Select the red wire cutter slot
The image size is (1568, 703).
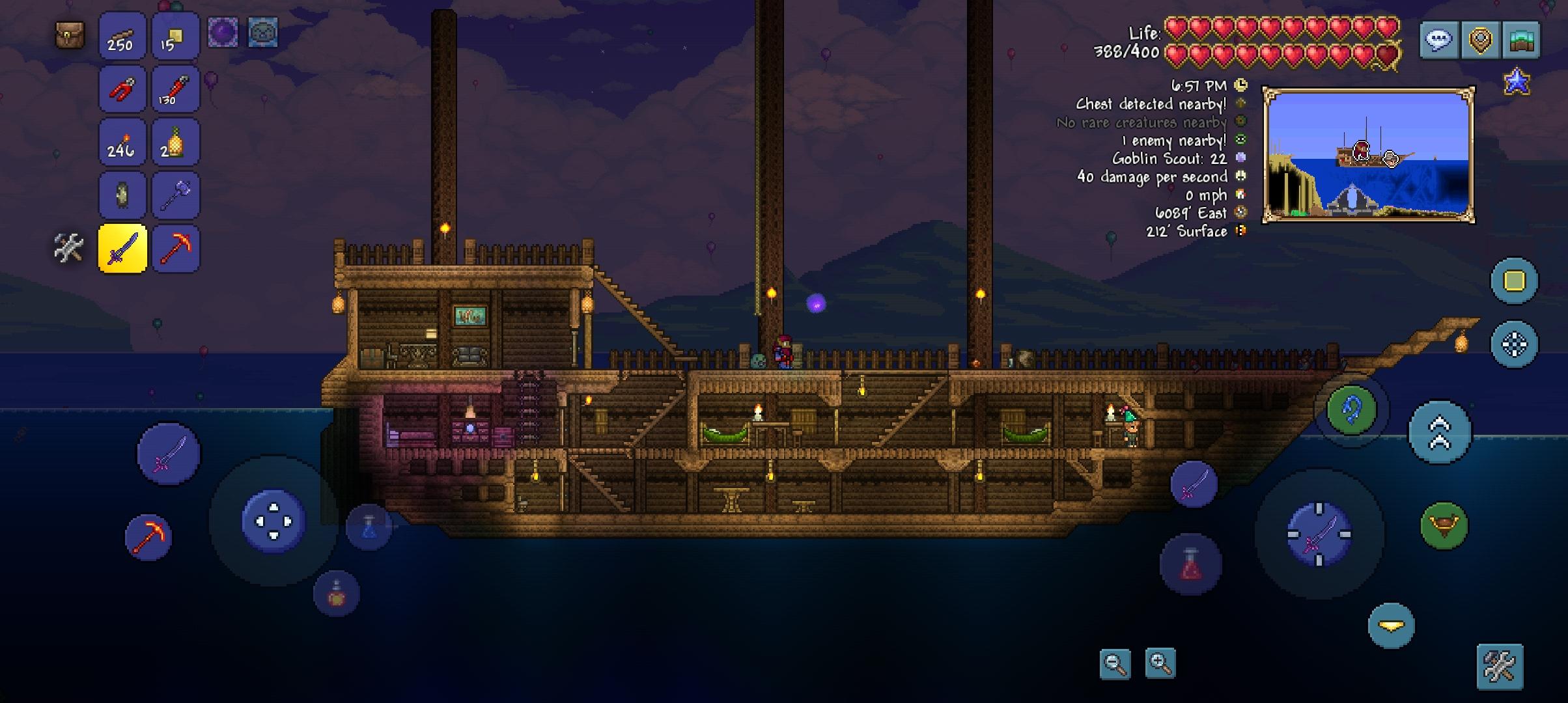(x=122, y=89)
